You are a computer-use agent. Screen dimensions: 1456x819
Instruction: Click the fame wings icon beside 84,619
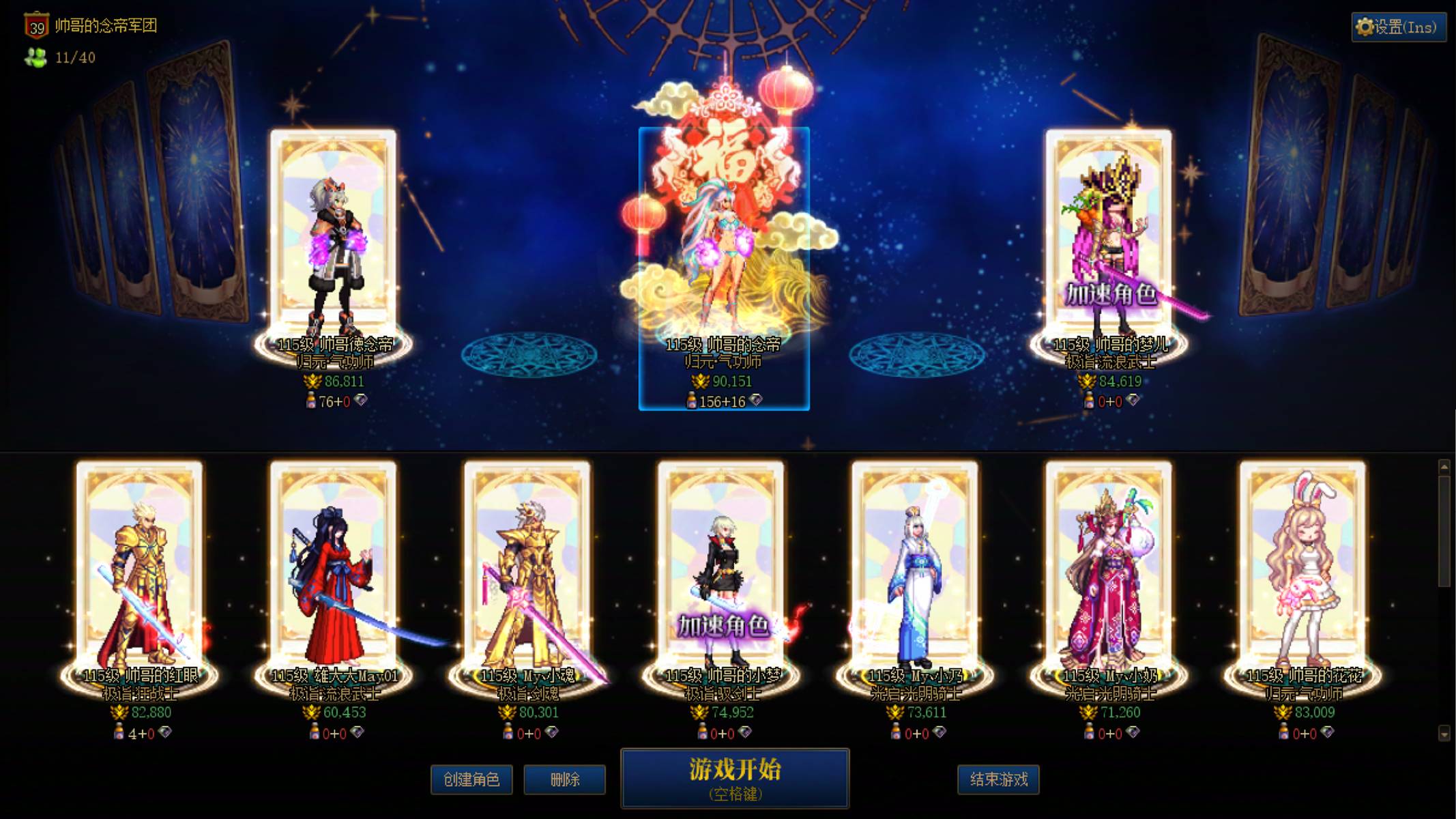coord(1087,381)
